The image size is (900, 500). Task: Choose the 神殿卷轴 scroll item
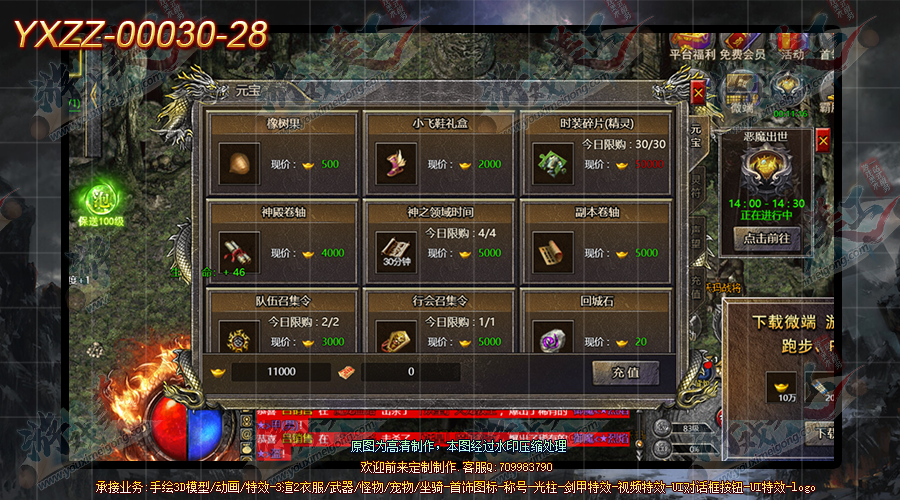click(239, 252)
